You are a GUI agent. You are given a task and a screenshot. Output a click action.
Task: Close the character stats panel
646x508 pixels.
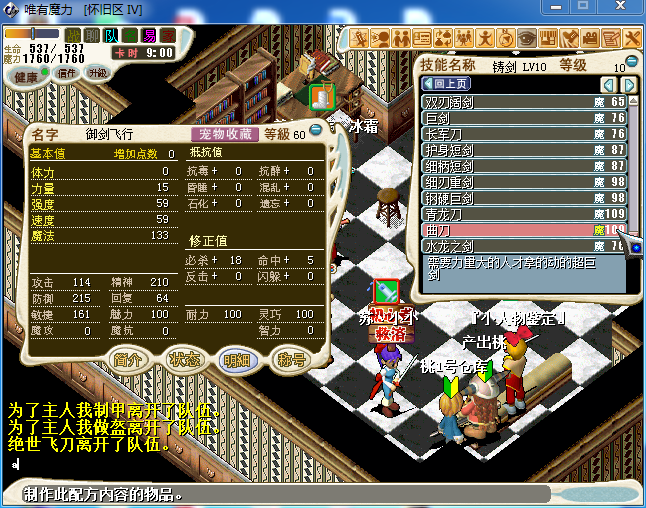(315, 129)
